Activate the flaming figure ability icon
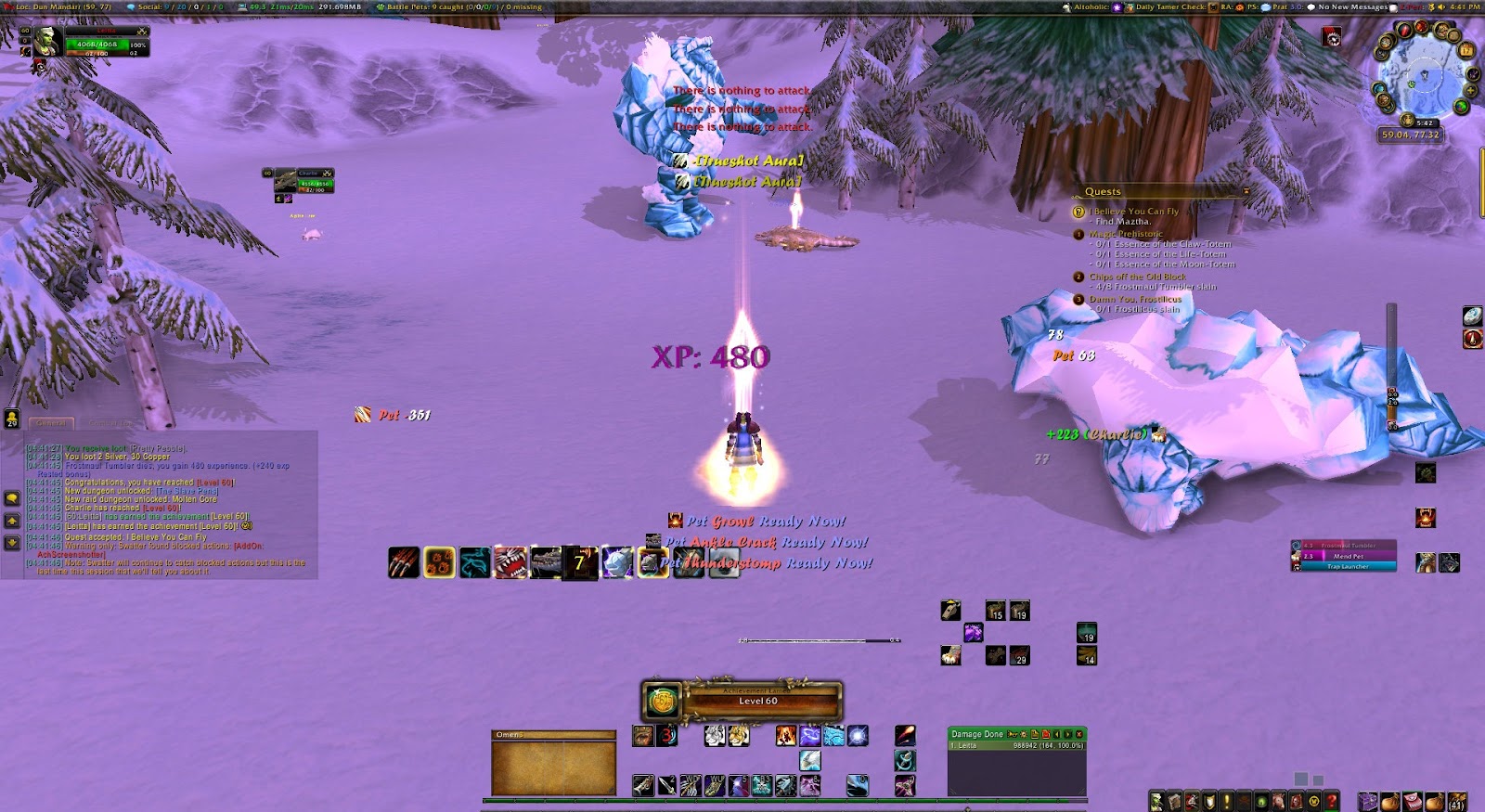 point(785,736)
